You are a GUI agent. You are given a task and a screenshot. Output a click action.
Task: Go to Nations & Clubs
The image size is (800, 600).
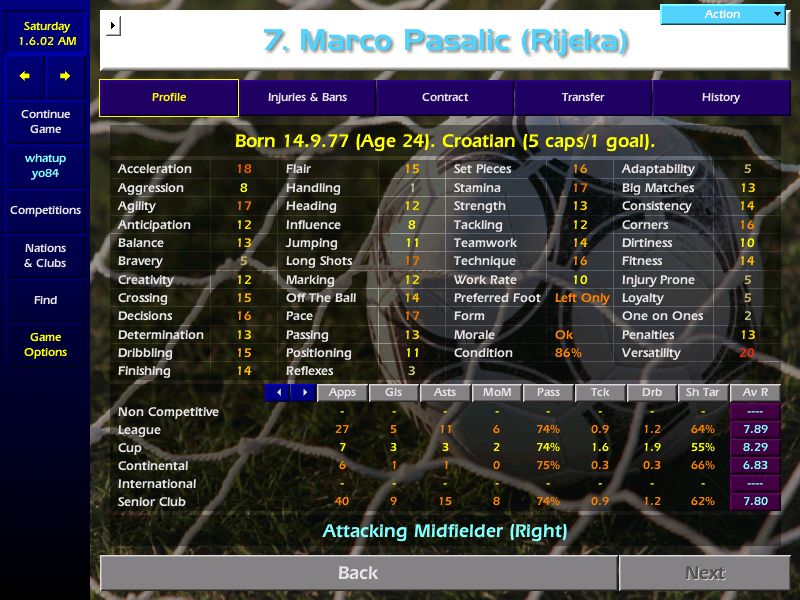click(46, 255)
